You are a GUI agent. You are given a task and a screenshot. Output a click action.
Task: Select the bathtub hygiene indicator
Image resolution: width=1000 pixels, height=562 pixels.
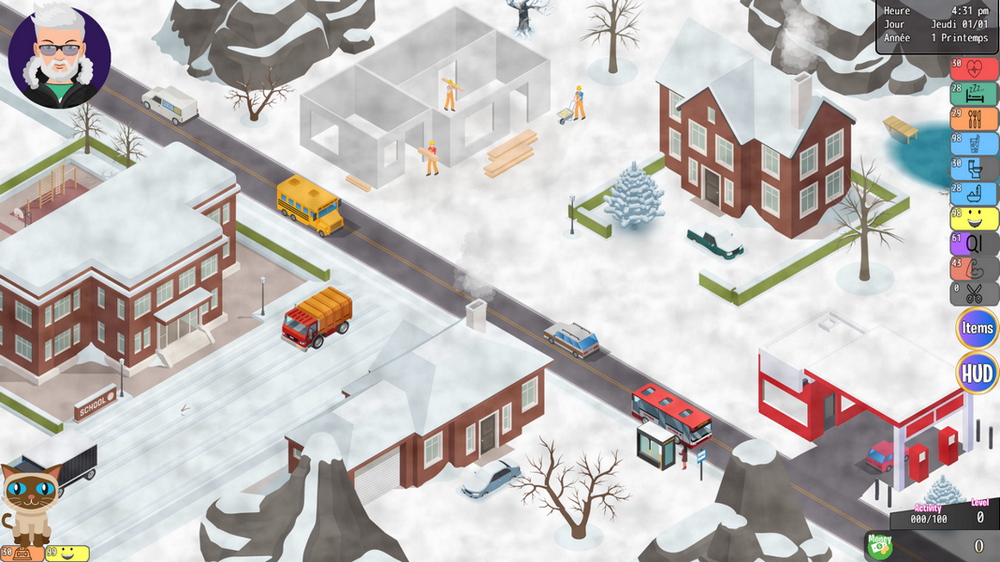973,193
